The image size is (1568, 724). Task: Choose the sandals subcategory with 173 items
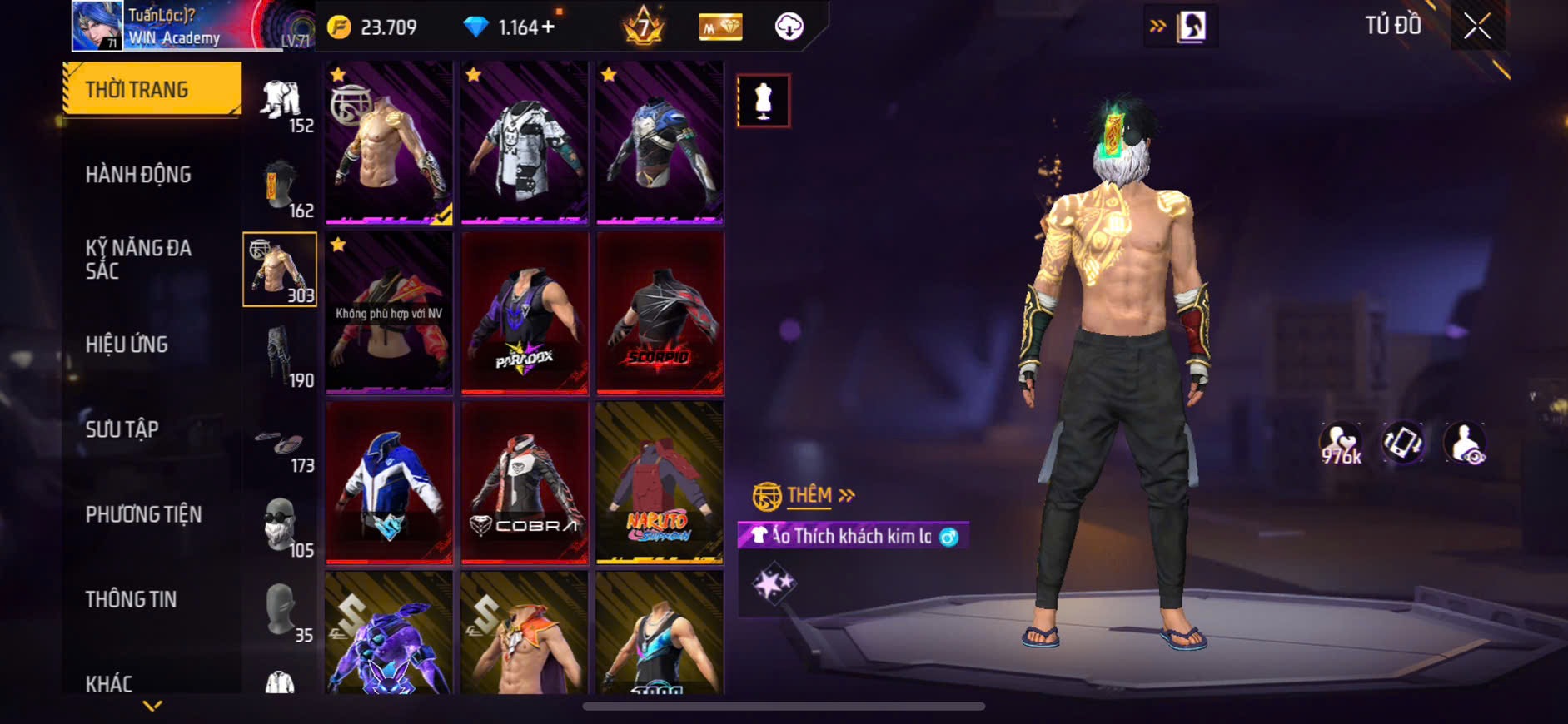click(280, 444)
